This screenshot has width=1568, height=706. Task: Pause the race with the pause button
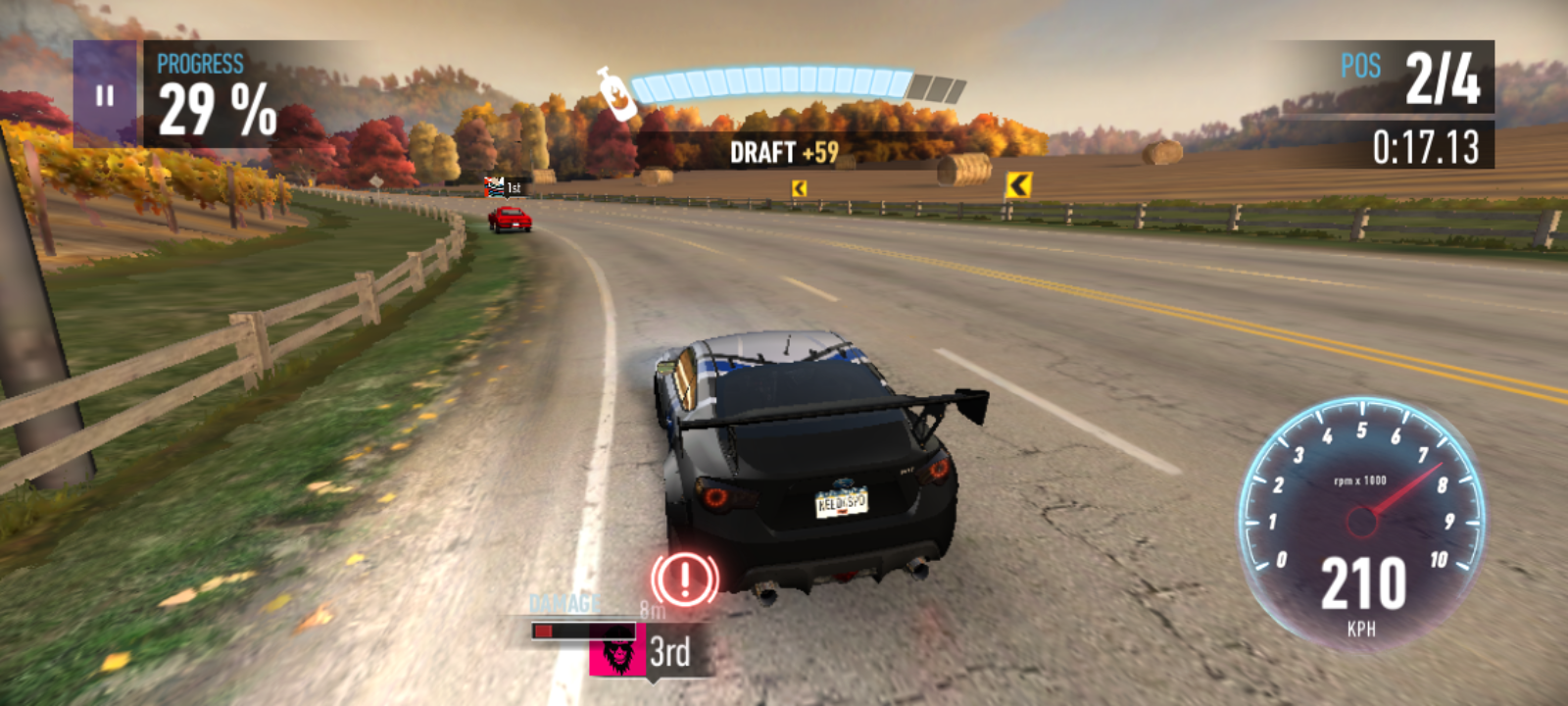click(x=105, y=95)
